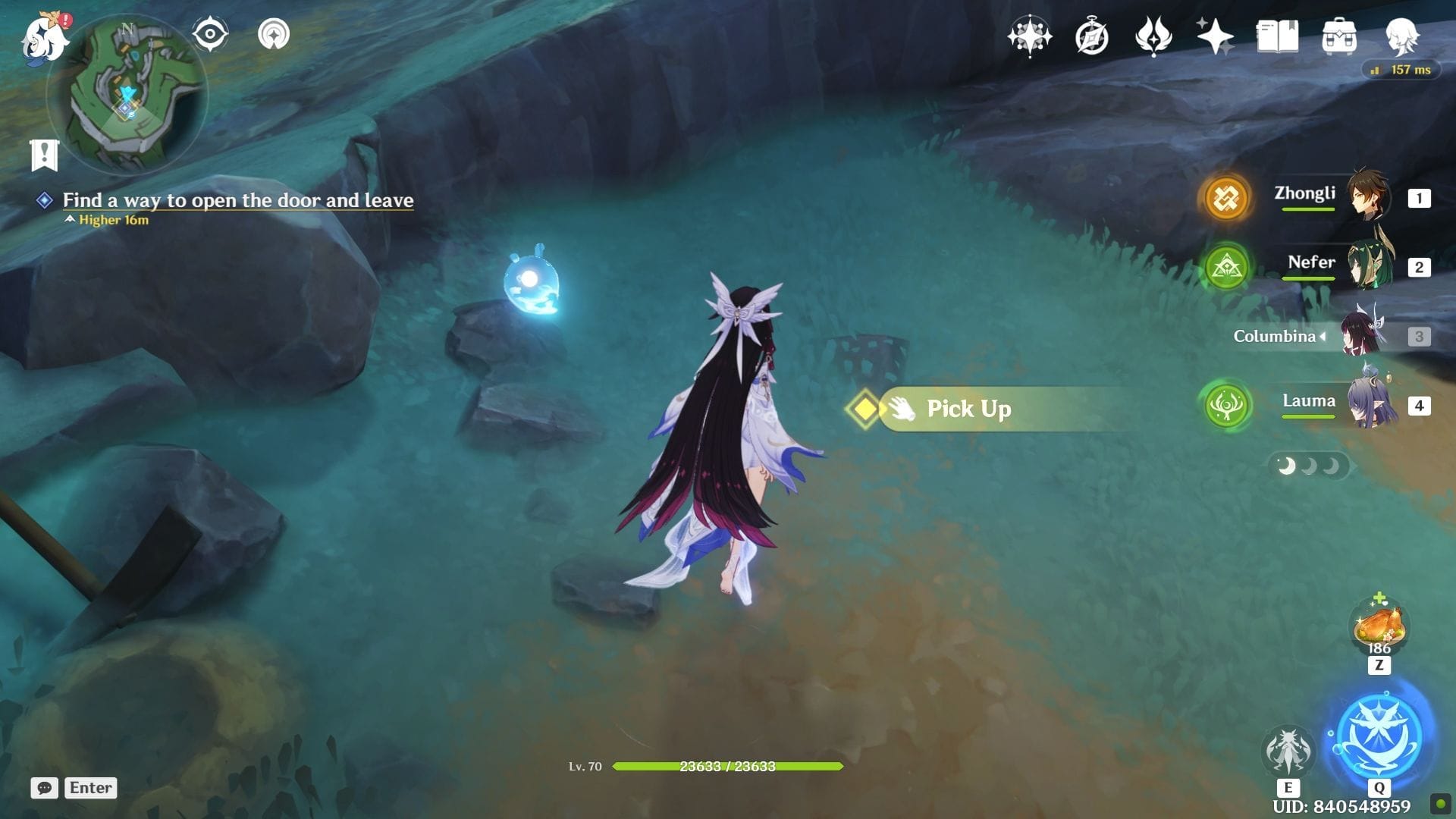This screenshot has height=819, width=1456.
Task: Open the Wish four-point star icon
Action: [1029, 36]
